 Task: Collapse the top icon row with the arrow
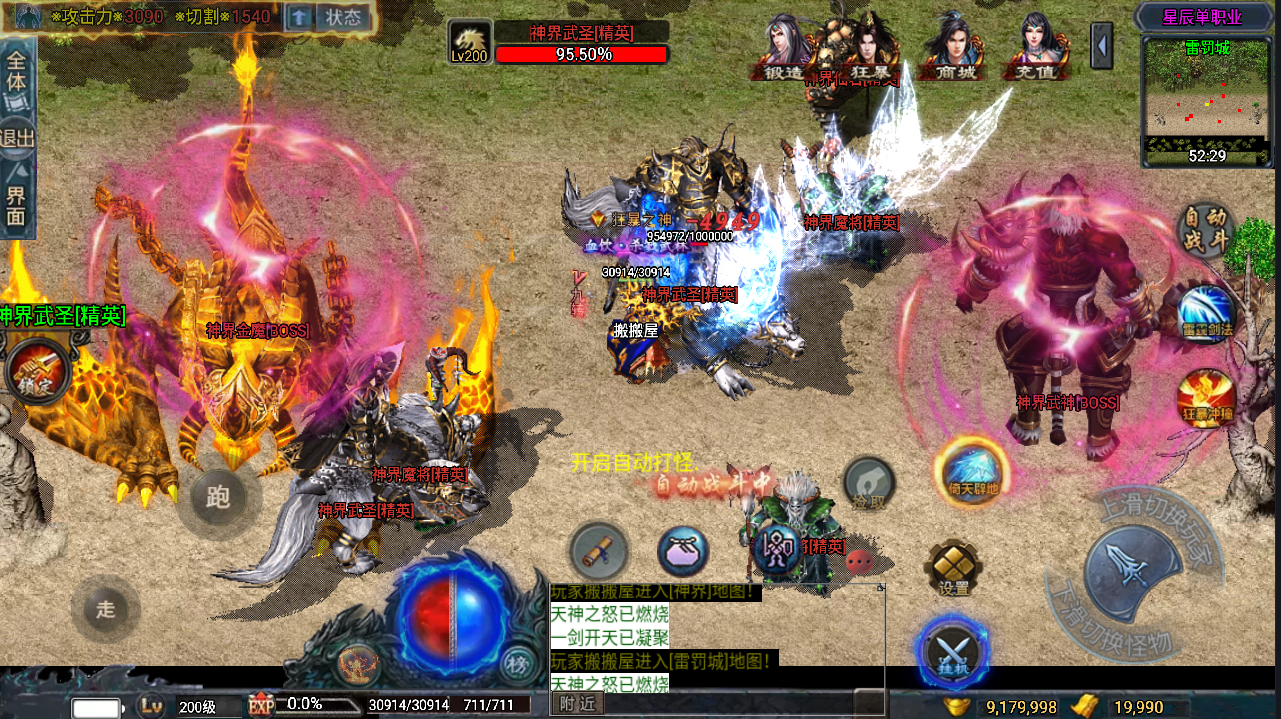tap(1102, 46)
